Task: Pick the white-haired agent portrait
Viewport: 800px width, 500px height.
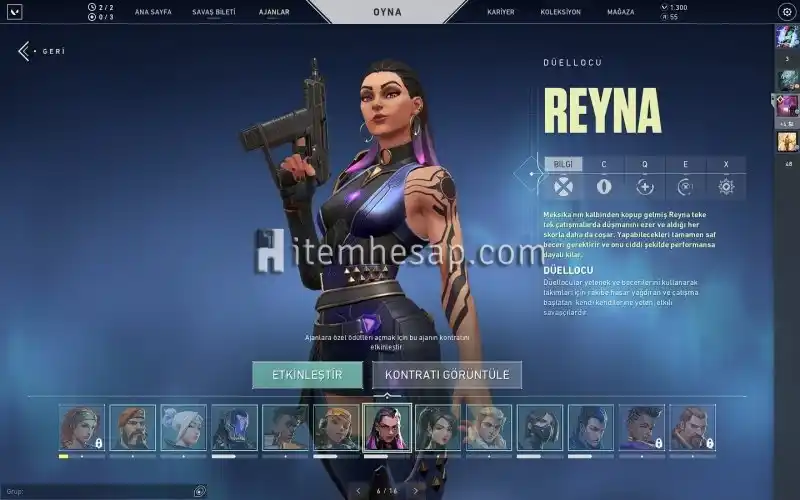Action: 183,428
